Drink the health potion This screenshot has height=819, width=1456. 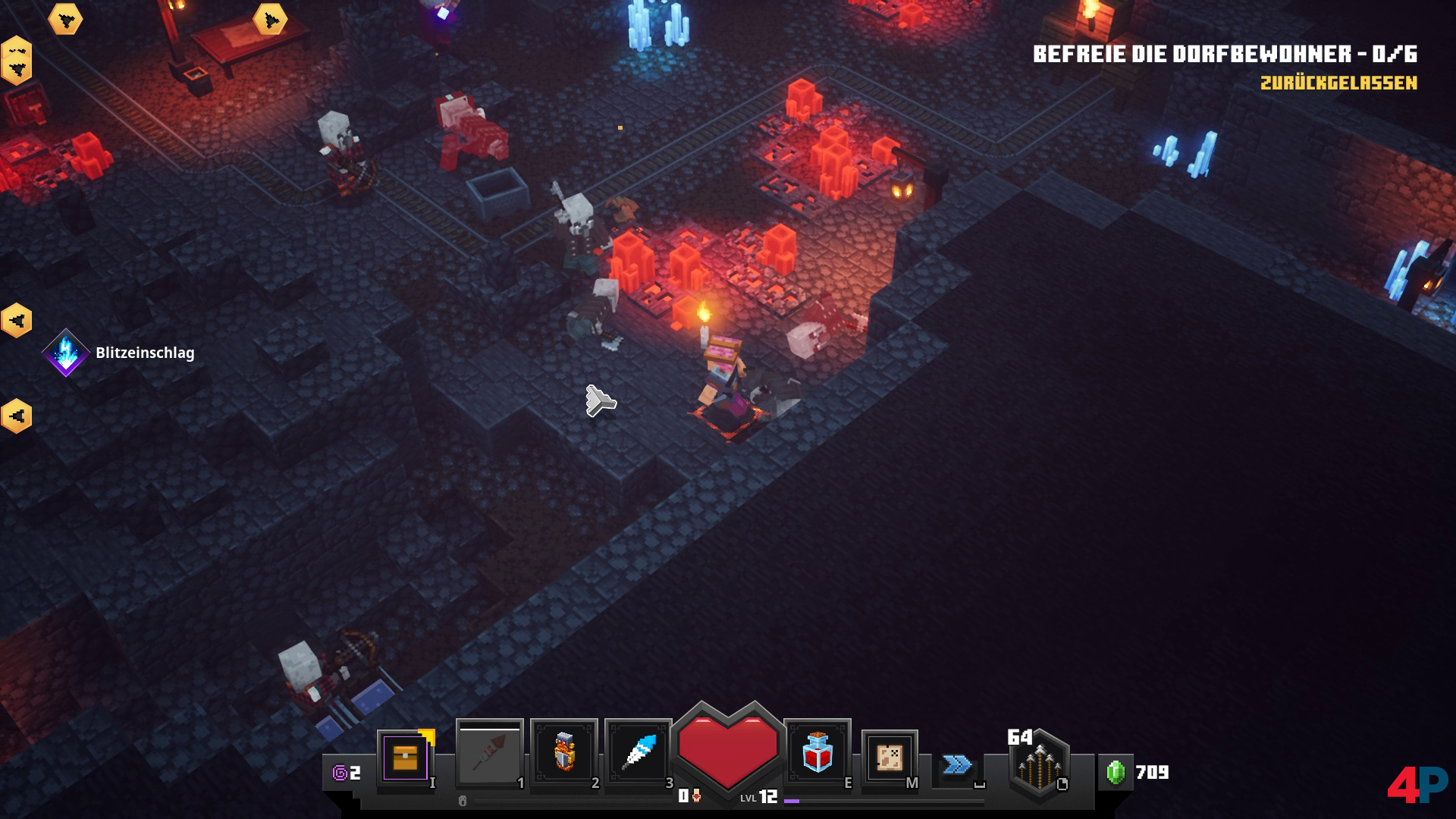[x=817, y=752]
